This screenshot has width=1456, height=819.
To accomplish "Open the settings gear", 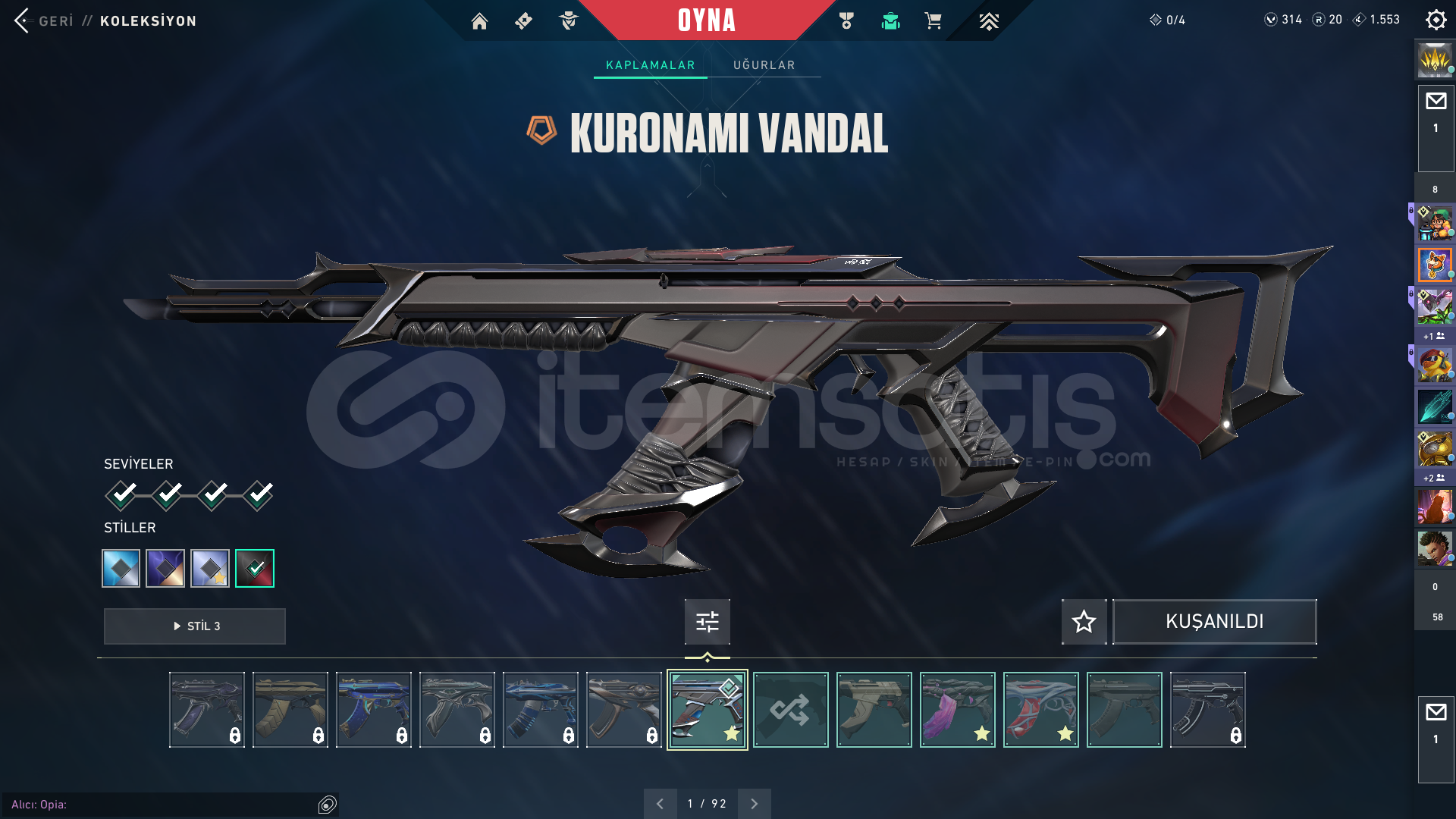I will 1436,19.
